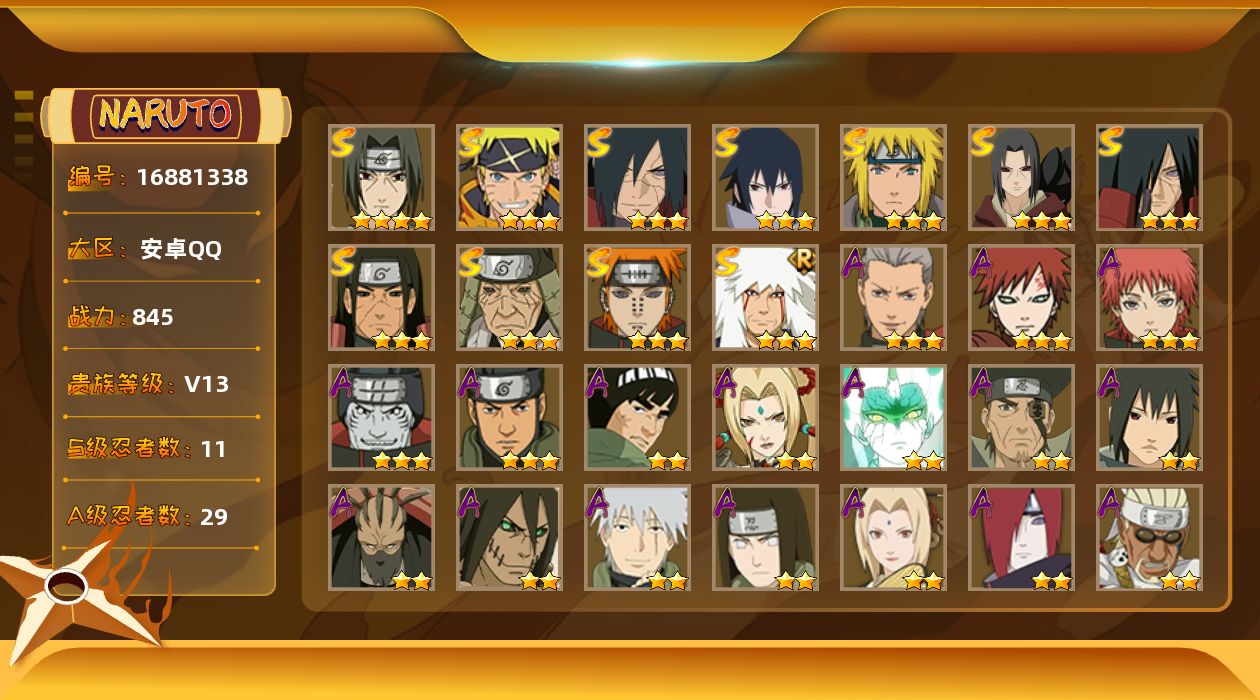Screen dimensions: 1260x700
Task: Pick the A-rank Sasuke card
Action: pyautogui.click(x=1149, y=418)
